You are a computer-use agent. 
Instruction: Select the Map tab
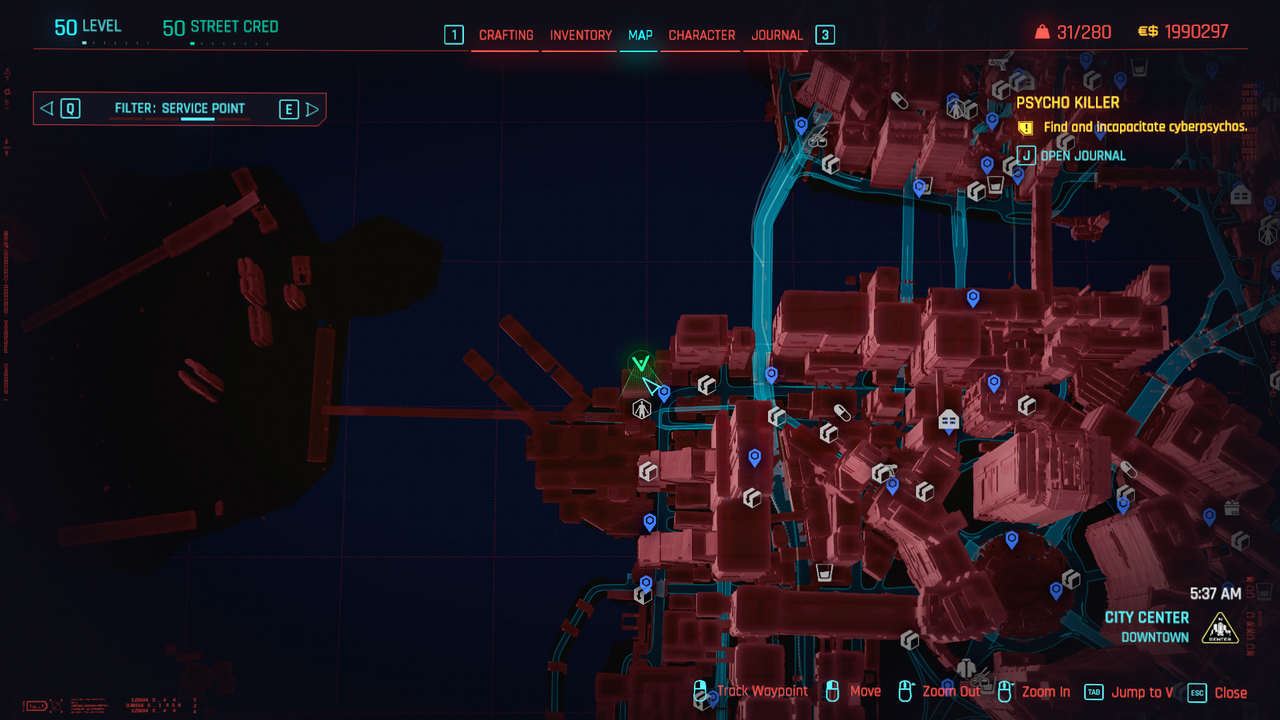click(640, 35)
